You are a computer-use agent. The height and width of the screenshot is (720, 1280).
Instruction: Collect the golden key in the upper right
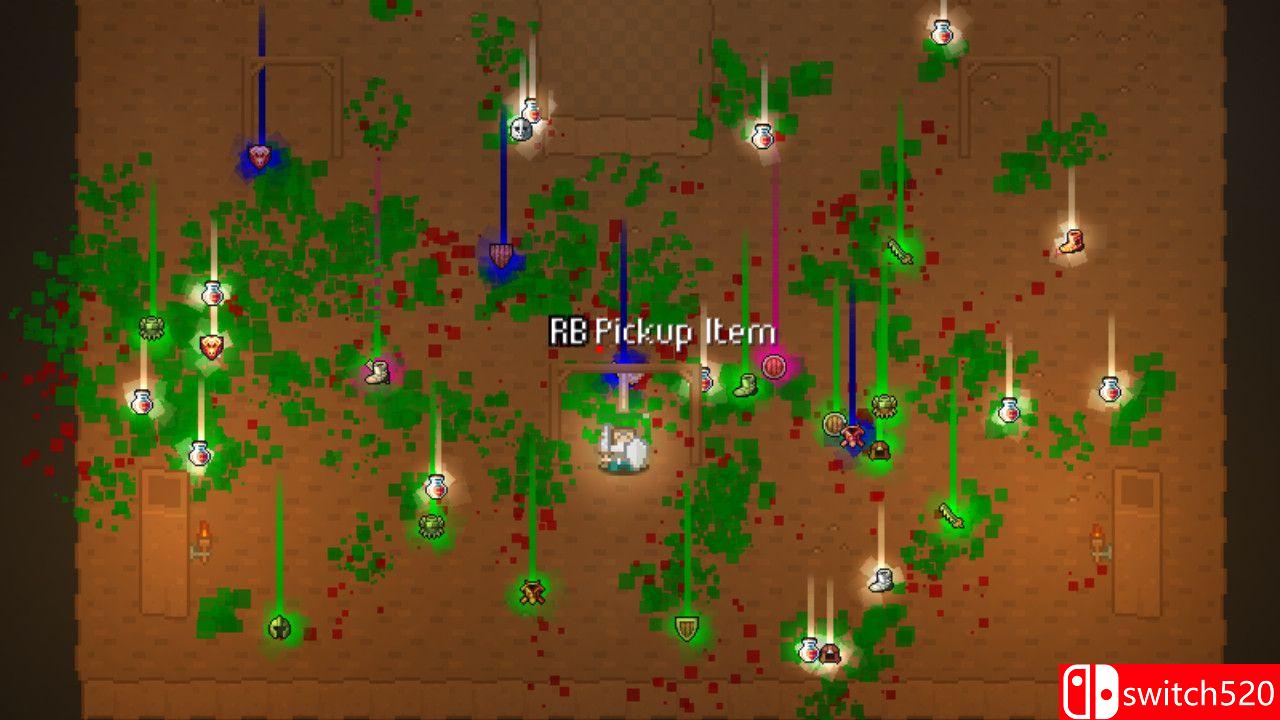pyautogui.click(x=897, y=251)
